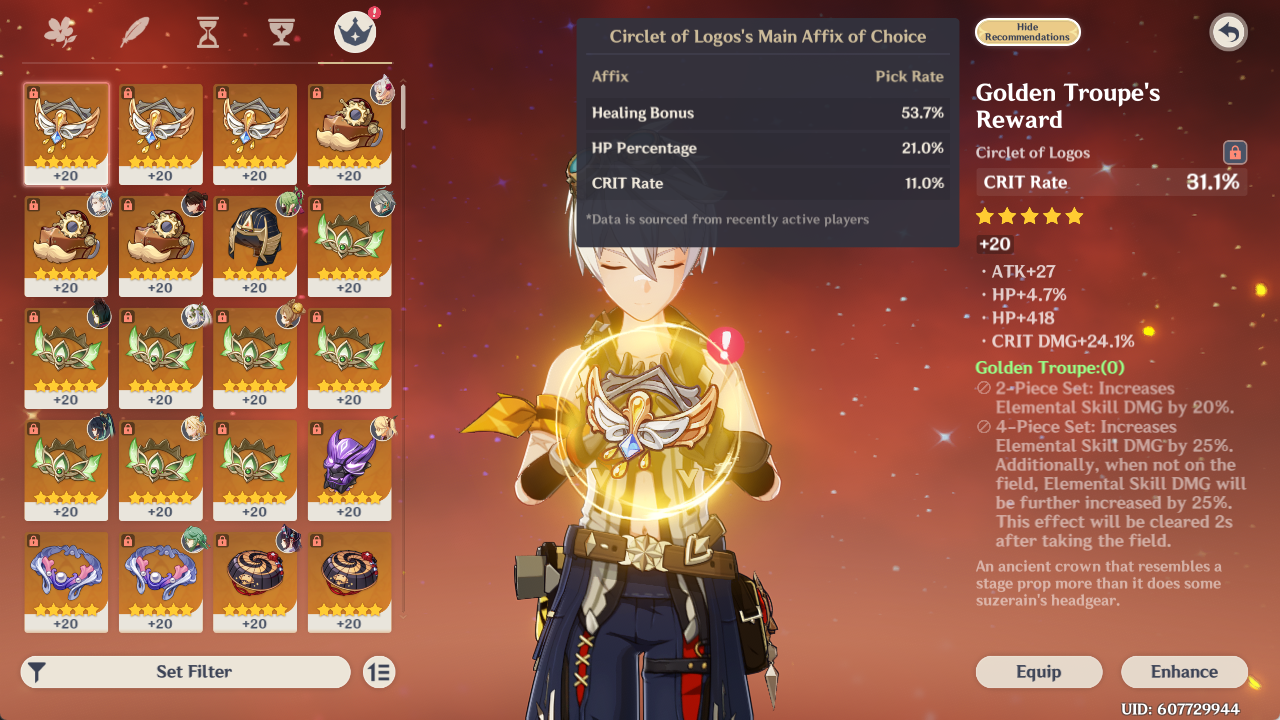Switch to the flower artifact tab
Viewport: 1280px width, 720px height.
click(x=61, y=33)
